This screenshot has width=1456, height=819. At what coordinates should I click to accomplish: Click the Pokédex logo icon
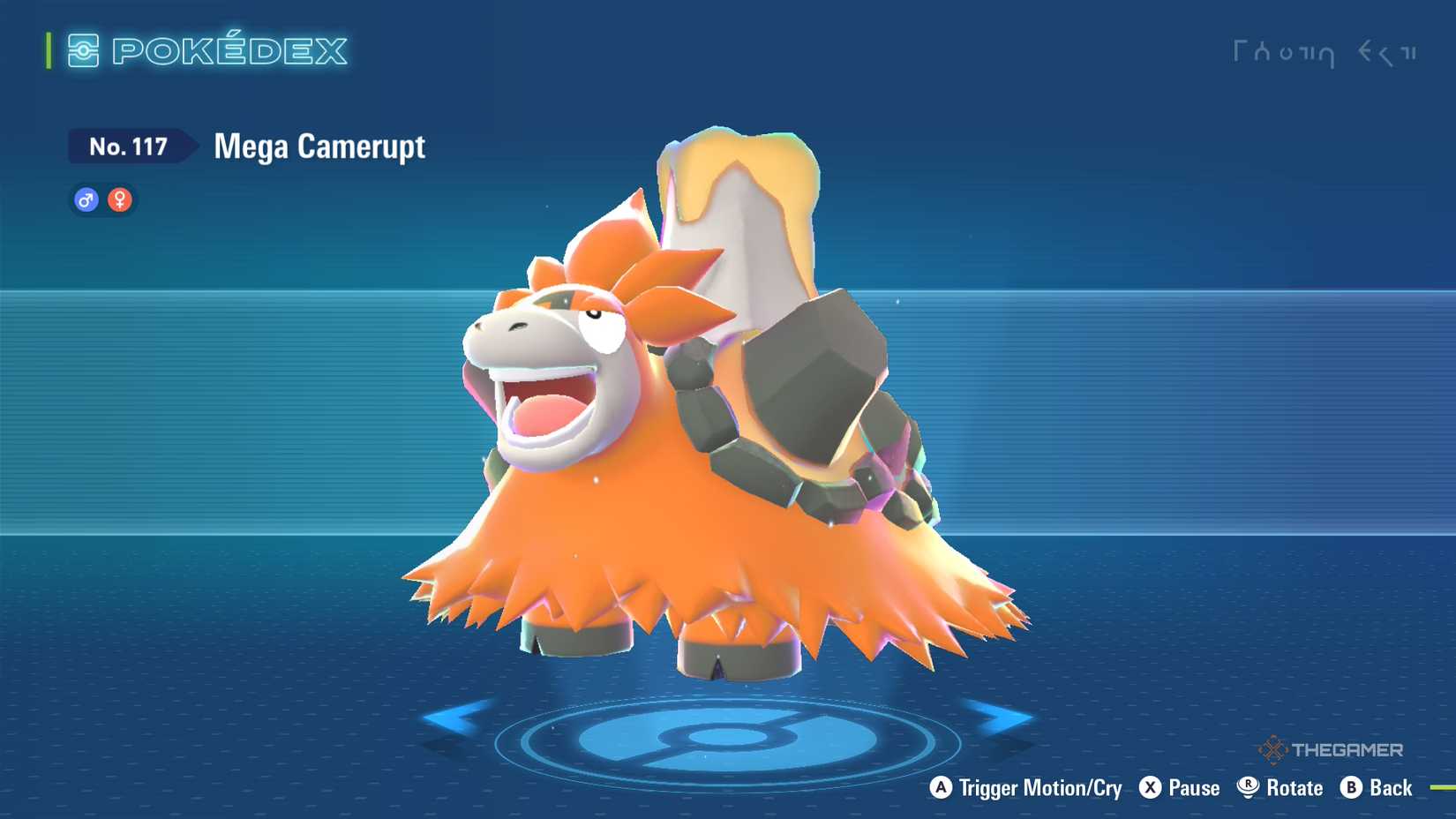82,50
